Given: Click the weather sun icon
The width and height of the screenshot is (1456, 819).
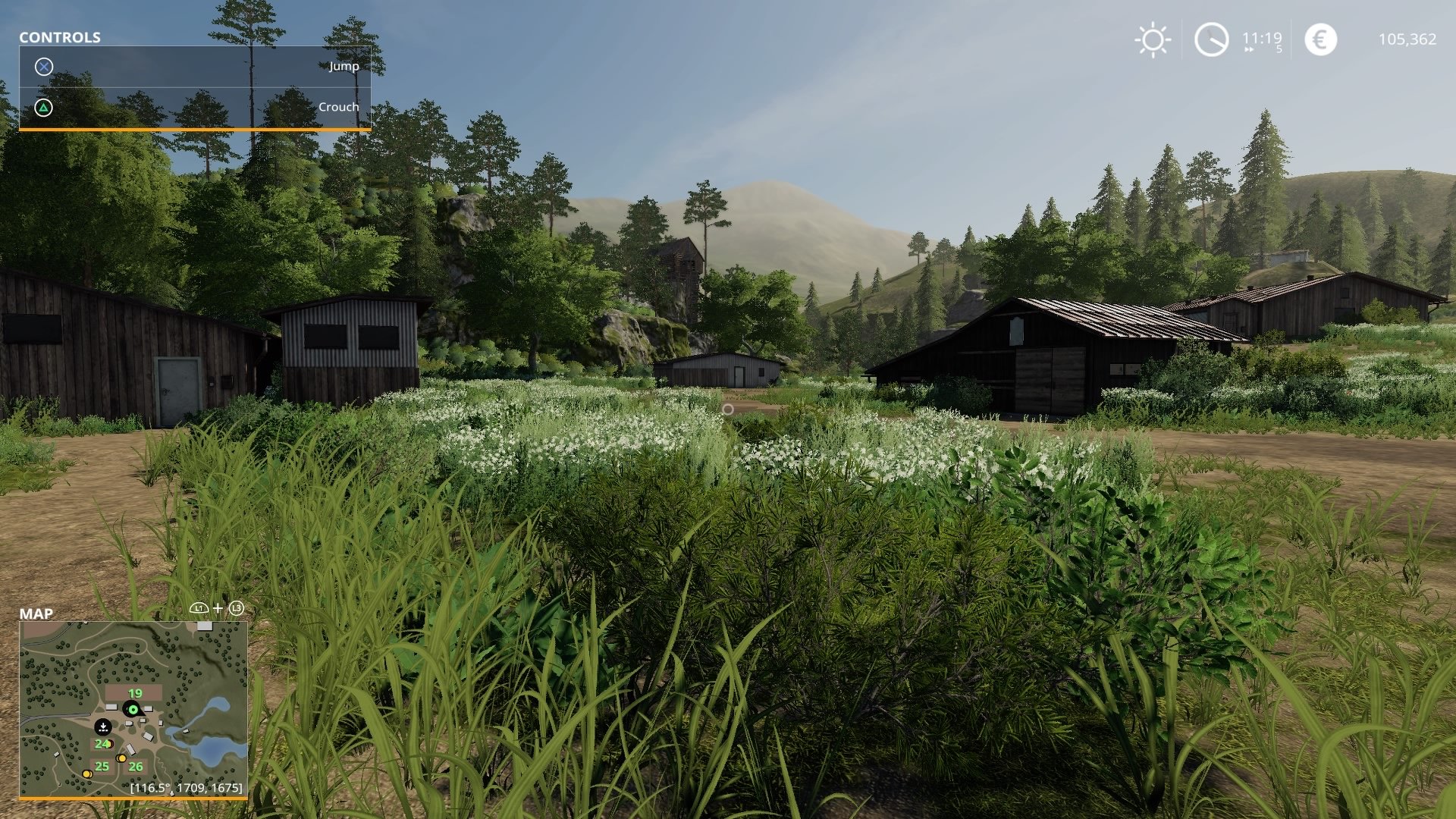Looking at the screenshot, I should 1153,39.
